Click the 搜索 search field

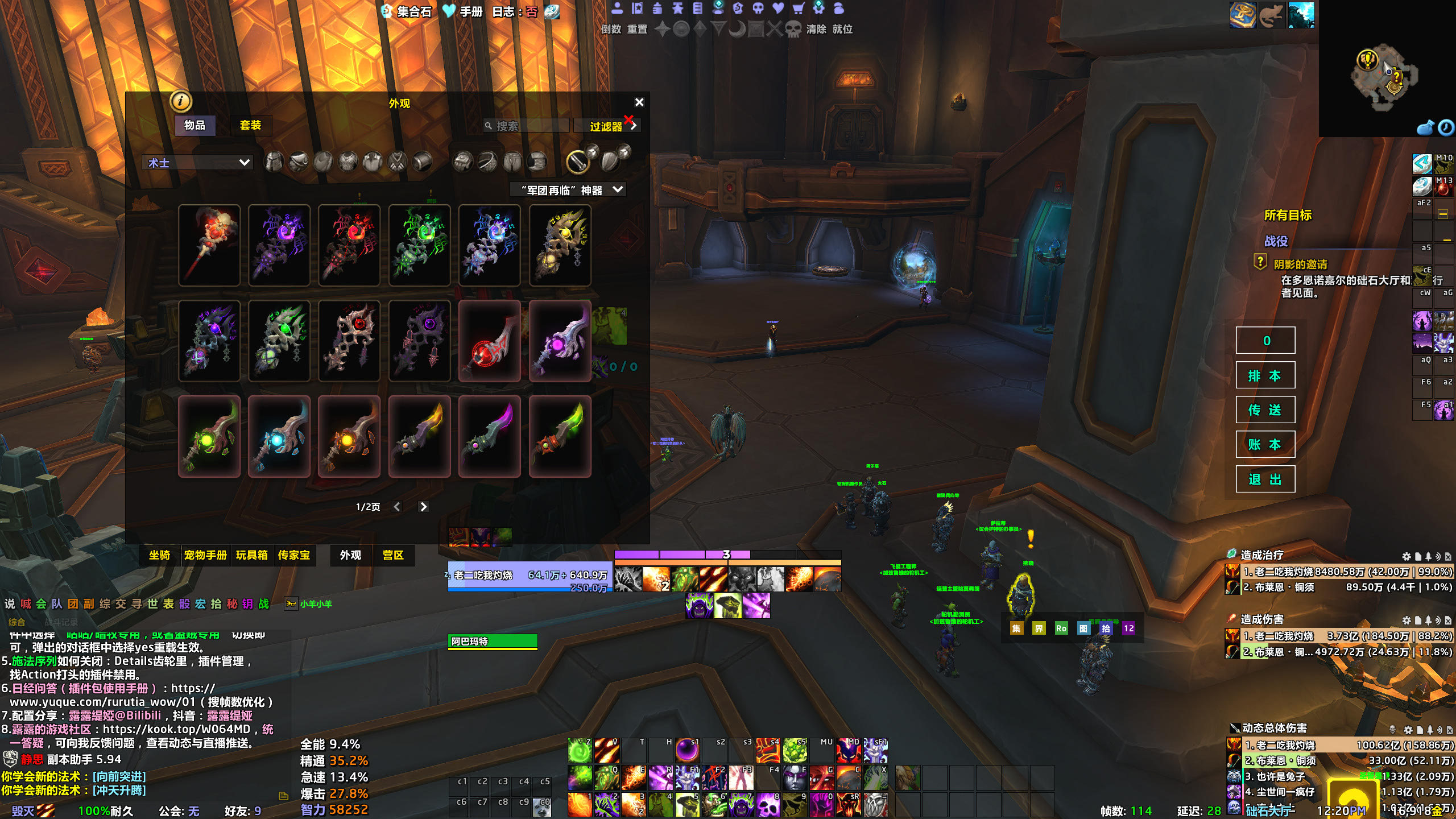[529, 126]
